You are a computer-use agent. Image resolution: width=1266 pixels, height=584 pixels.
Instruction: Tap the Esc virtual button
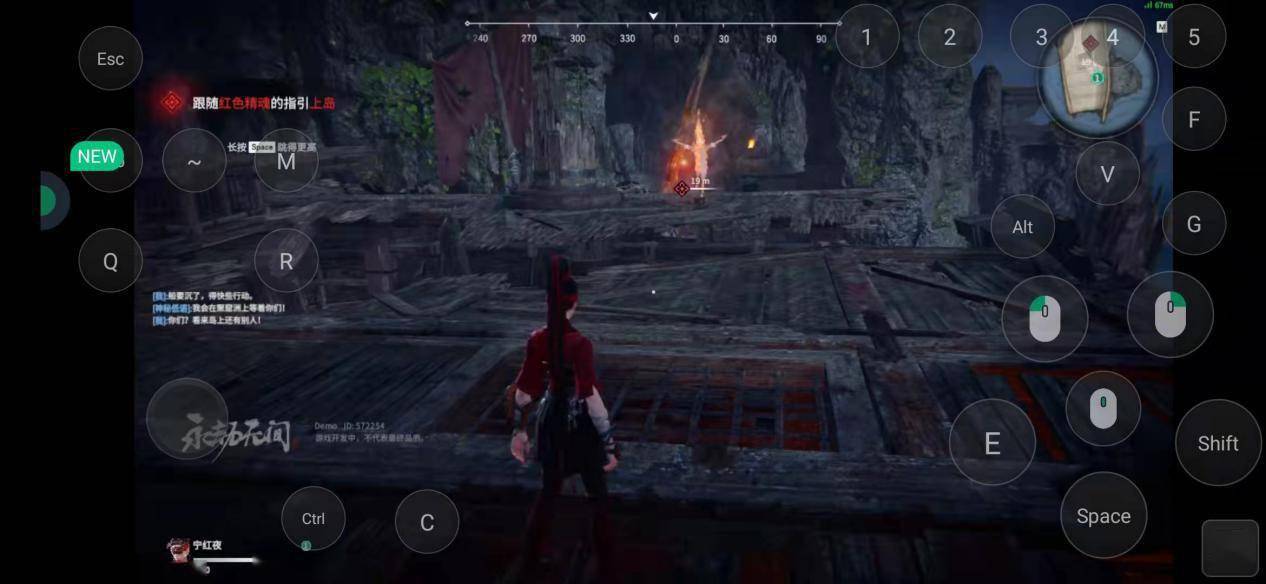[x=110, y=59]
